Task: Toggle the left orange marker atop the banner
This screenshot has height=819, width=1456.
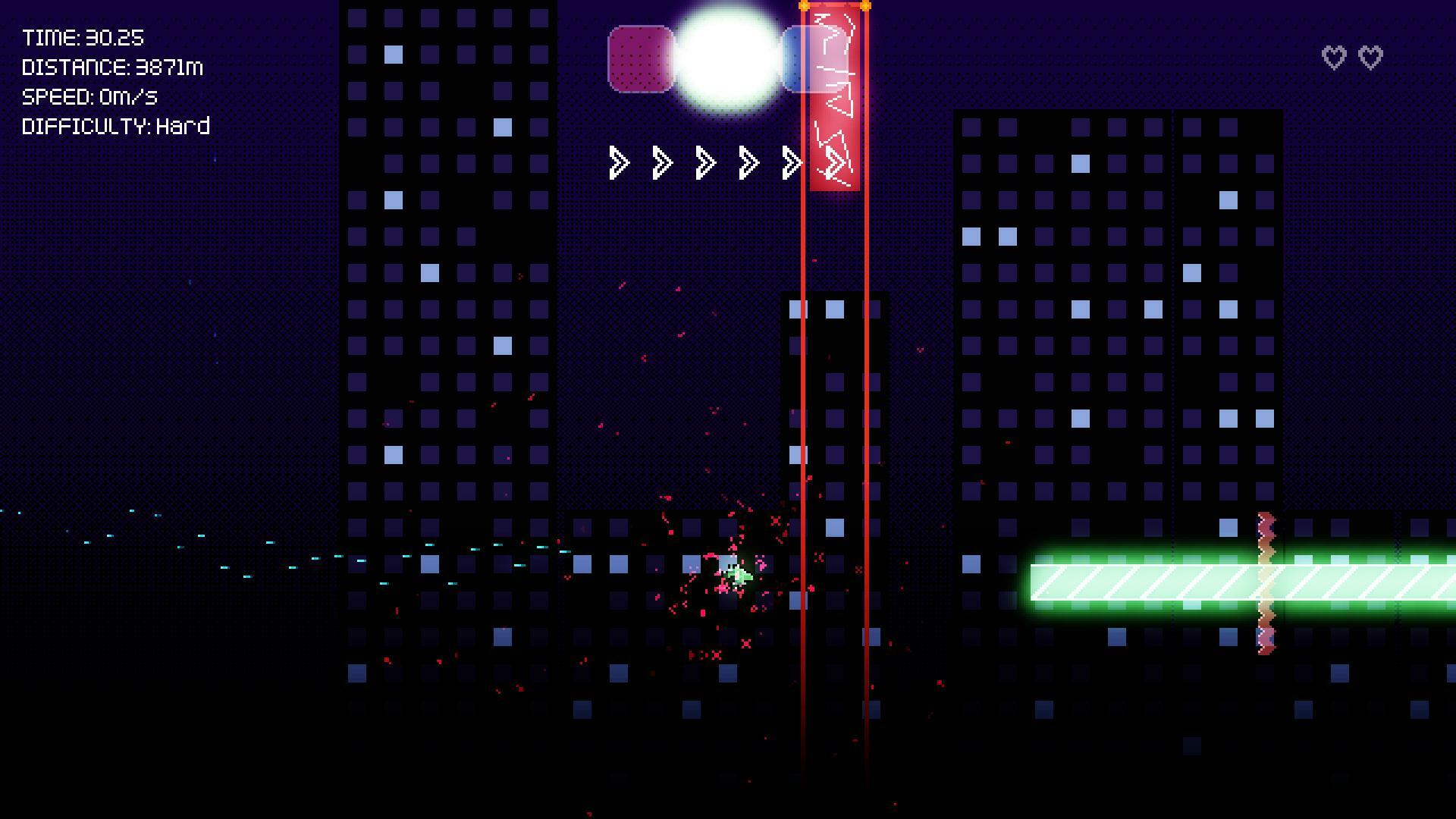Action: (x=804, y=6)
